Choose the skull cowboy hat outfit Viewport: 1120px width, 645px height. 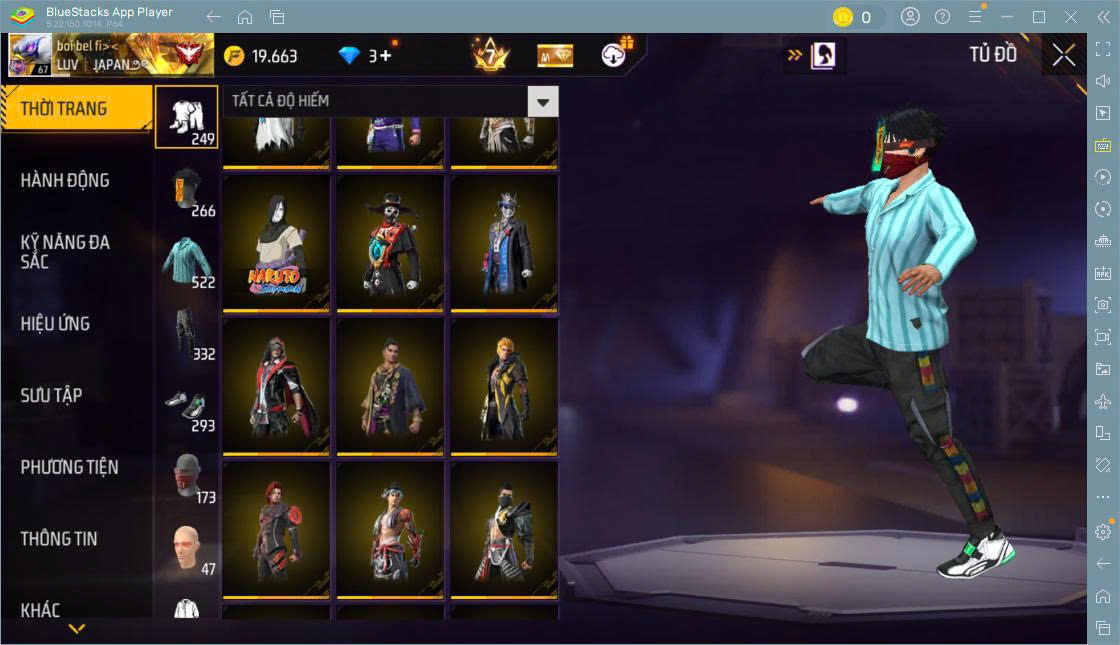pos(390,242)
